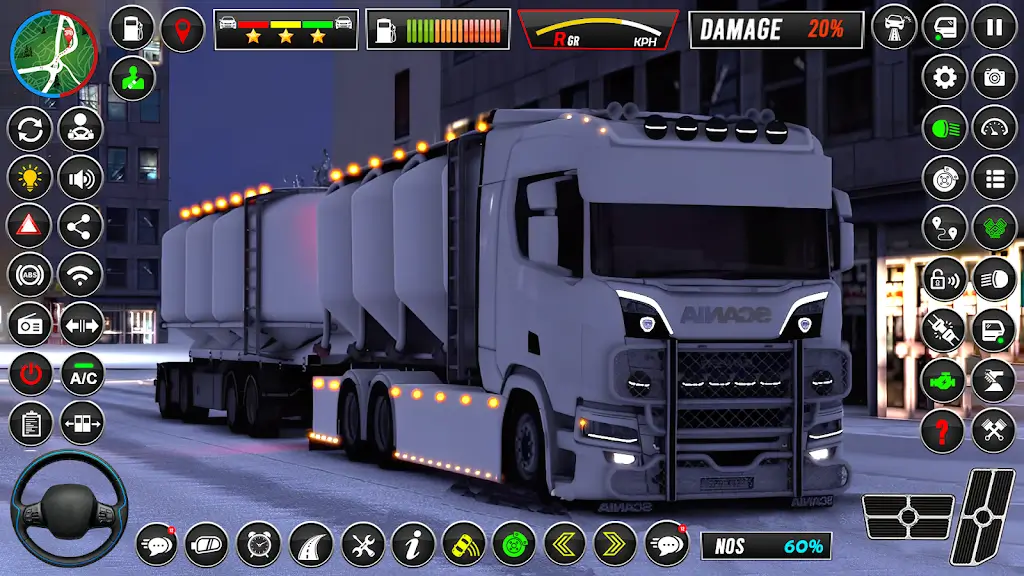The height and width of the screenshot is (576, 1024).
Task: Show the info "i" button
Action: coord(412,545)
